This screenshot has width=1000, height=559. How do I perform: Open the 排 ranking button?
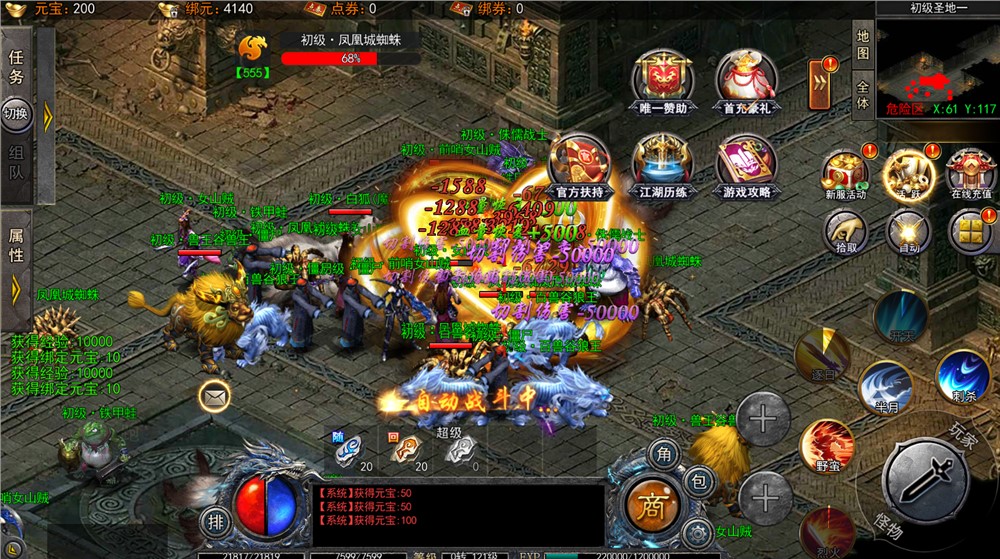point(214,520)
